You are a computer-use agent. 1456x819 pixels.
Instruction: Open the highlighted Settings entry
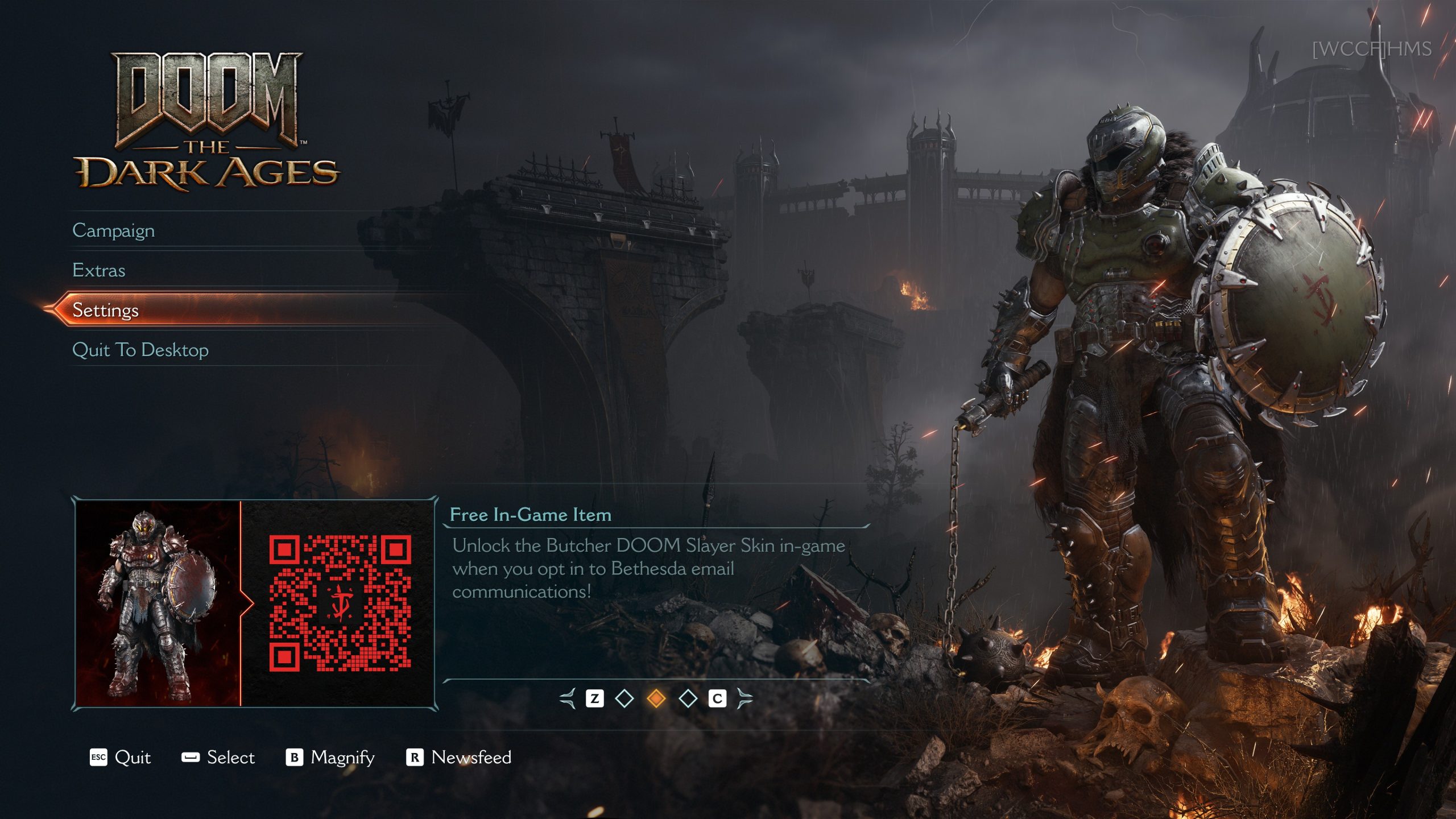tap(106, 310)
